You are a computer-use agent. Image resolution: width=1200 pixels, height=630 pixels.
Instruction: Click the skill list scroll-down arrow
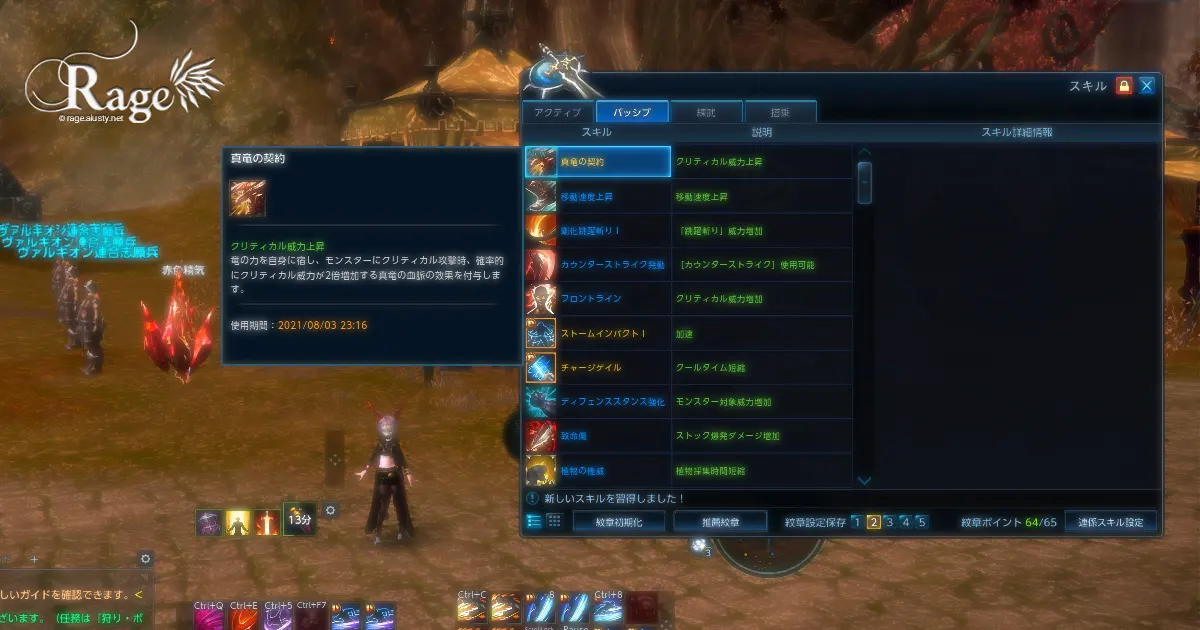[x=865, y=480]
